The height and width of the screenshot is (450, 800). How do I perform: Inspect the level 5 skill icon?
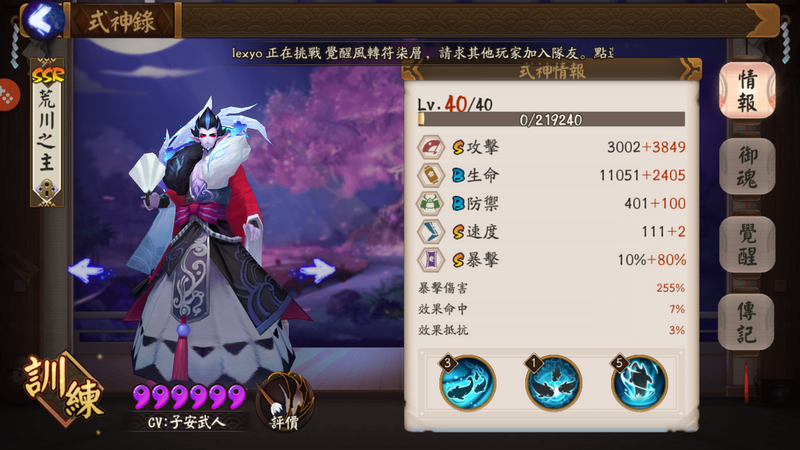[x=639, y=383]
